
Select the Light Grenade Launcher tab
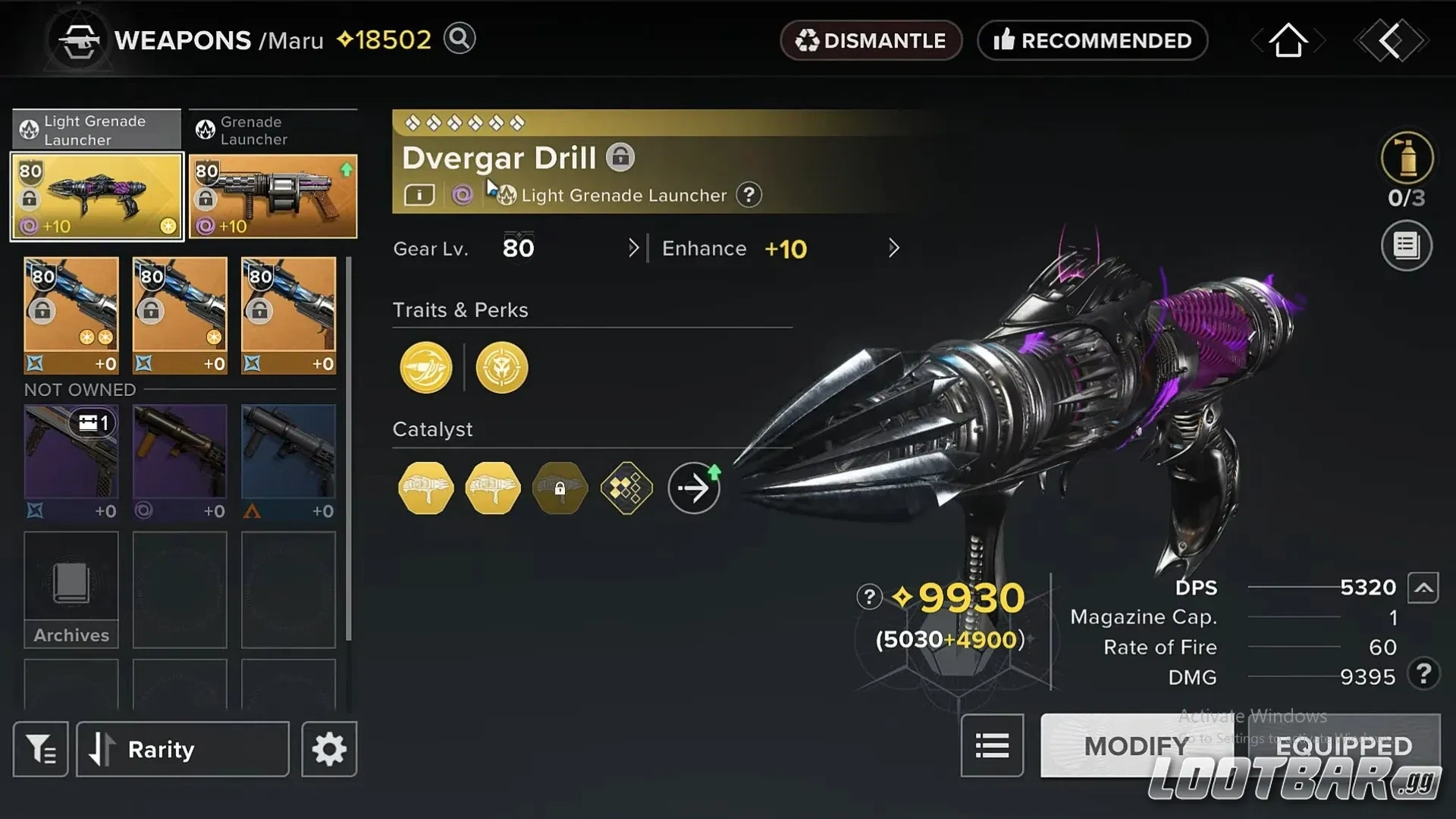(96, 130)
